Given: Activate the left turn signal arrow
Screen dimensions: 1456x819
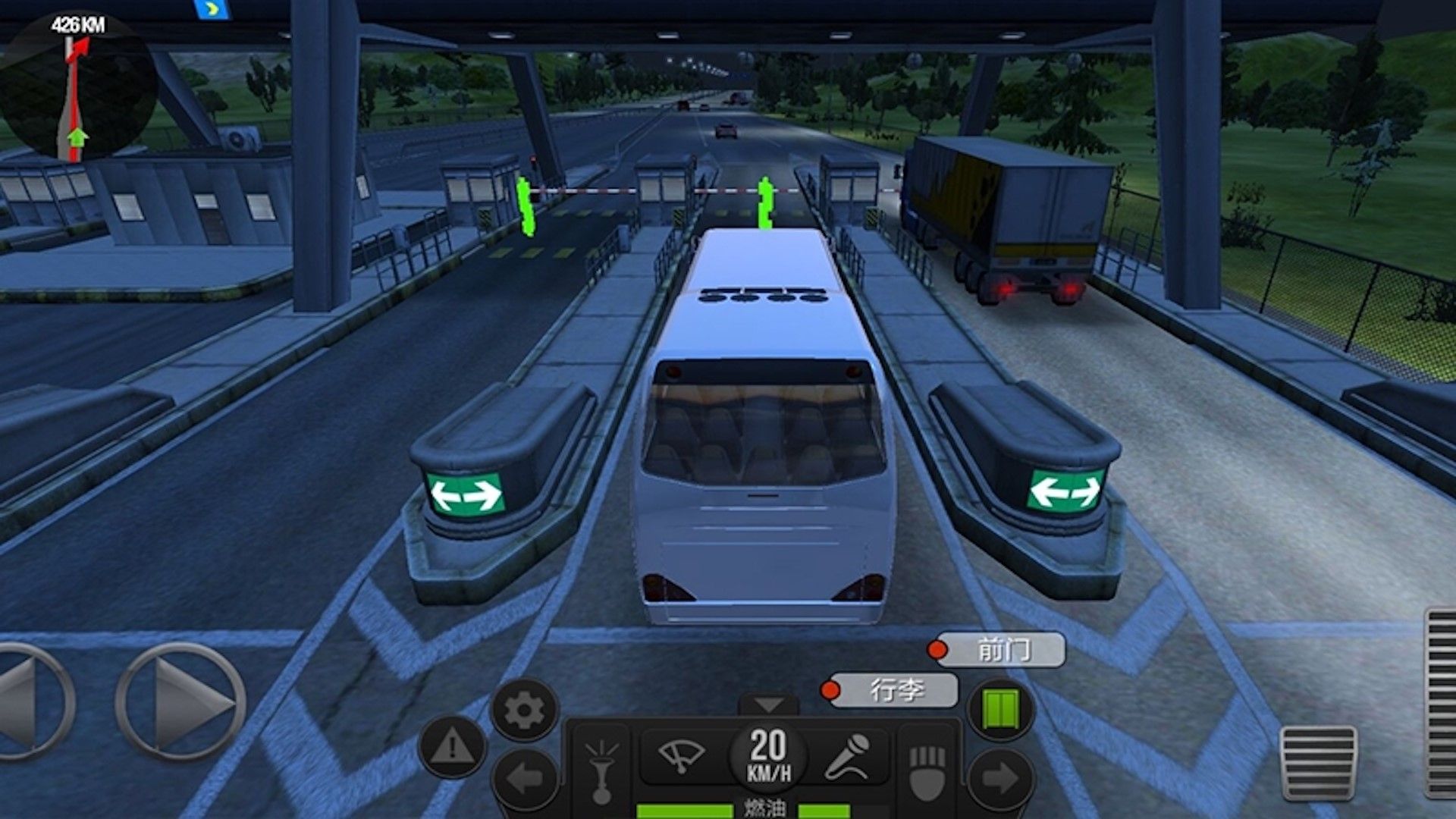Looking at the screenshot, I should [525, 778].
